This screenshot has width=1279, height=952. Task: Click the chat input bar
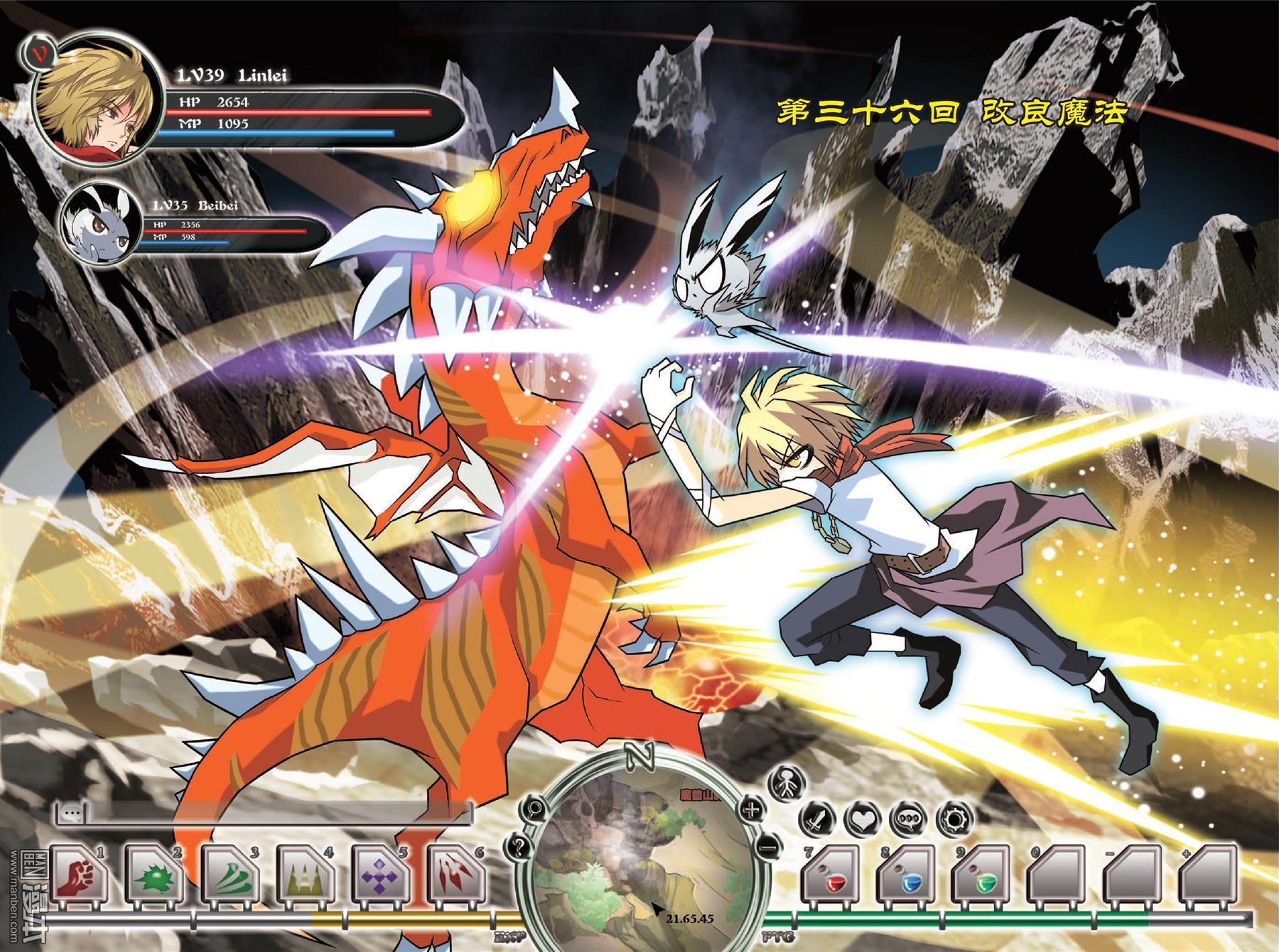coord(270,813)
